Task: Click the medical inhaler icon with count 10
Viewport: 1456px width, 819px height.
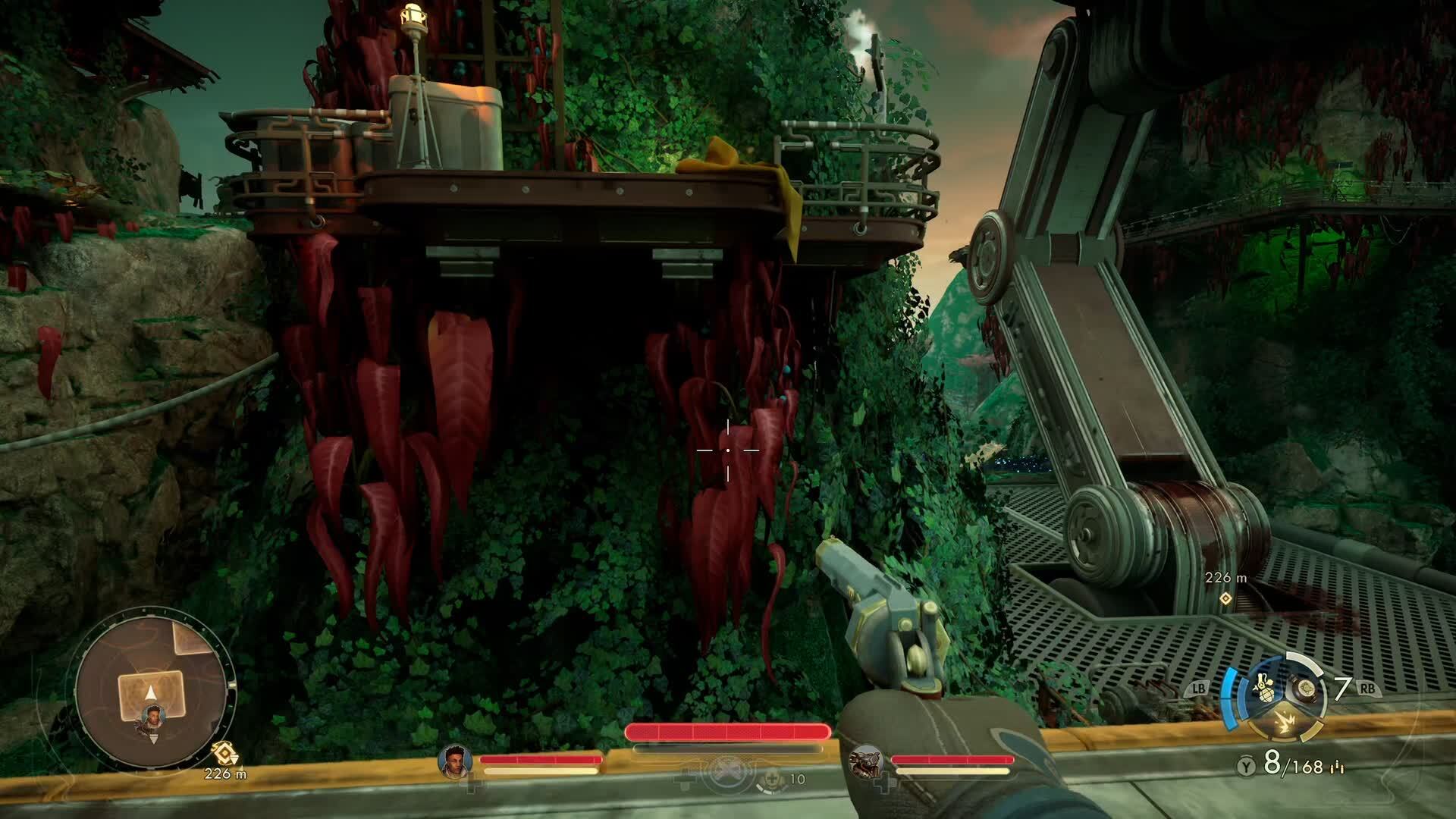Action: click(x=771, y=779)
